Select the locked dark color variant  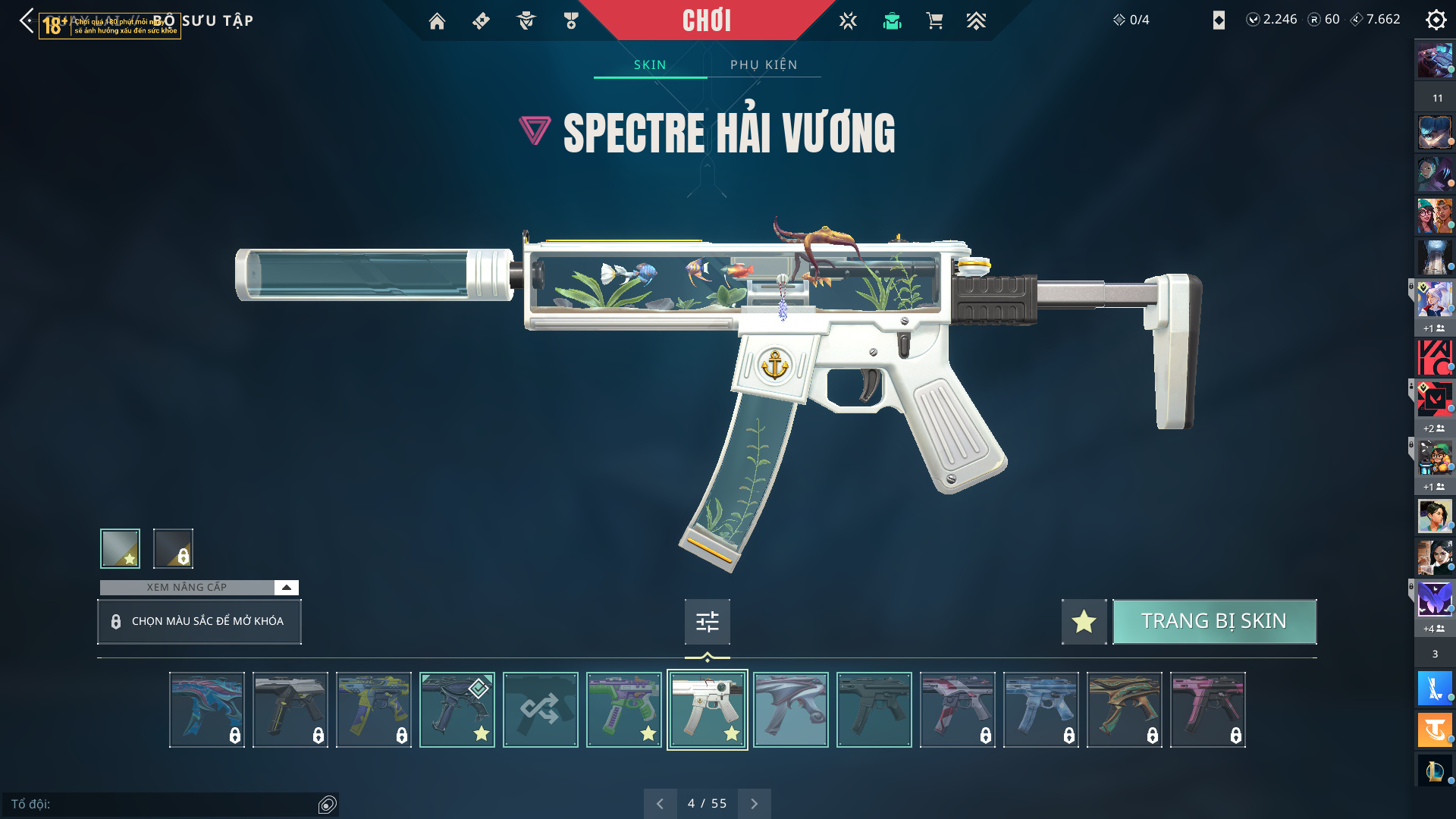(173, 548)
